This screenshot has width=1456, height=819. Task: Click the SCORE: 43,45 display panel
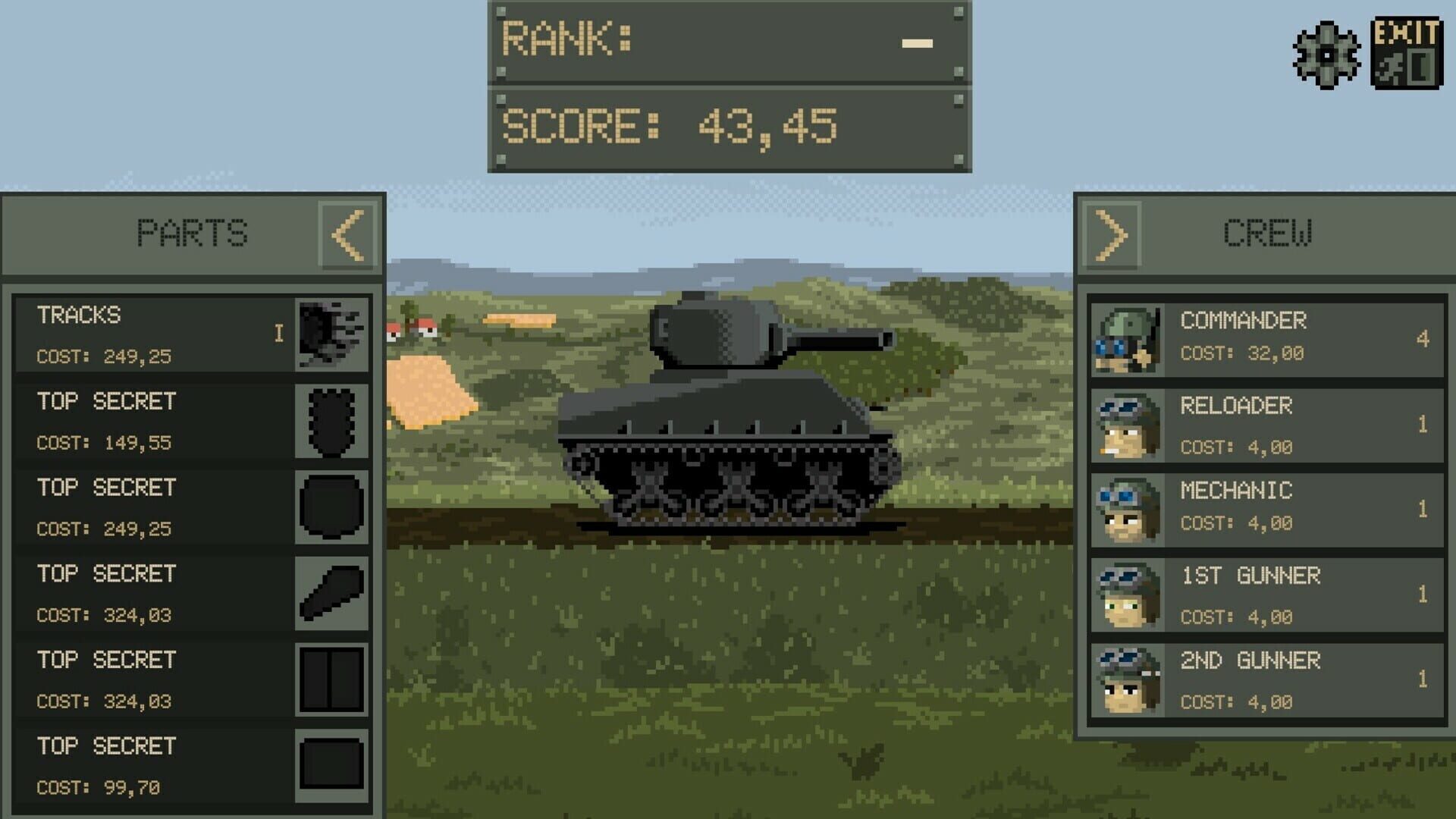coord(728,127)
